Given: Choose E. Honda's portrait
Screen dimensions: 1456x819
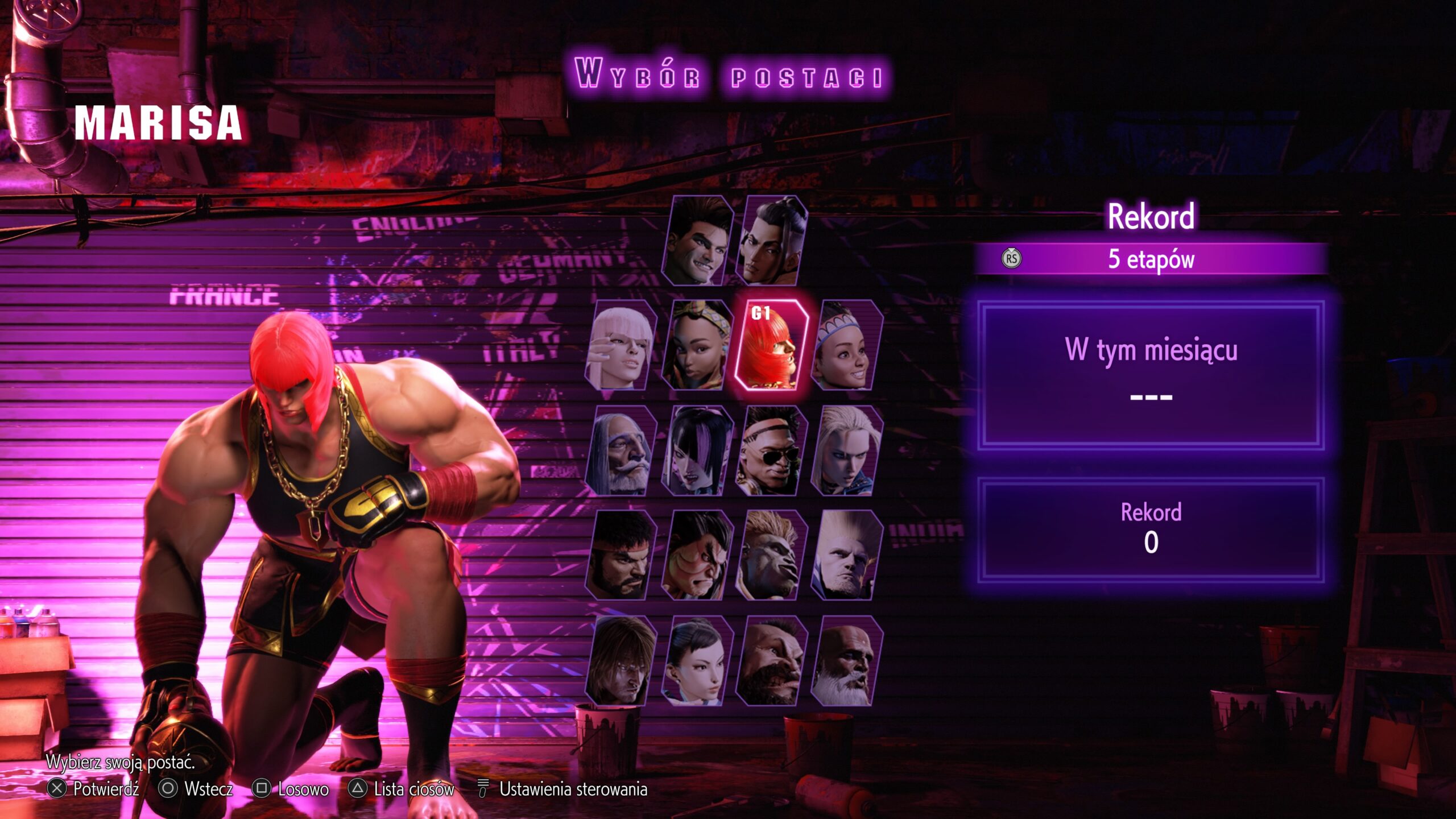Looking at the screenshot, I should click(697, 556).
